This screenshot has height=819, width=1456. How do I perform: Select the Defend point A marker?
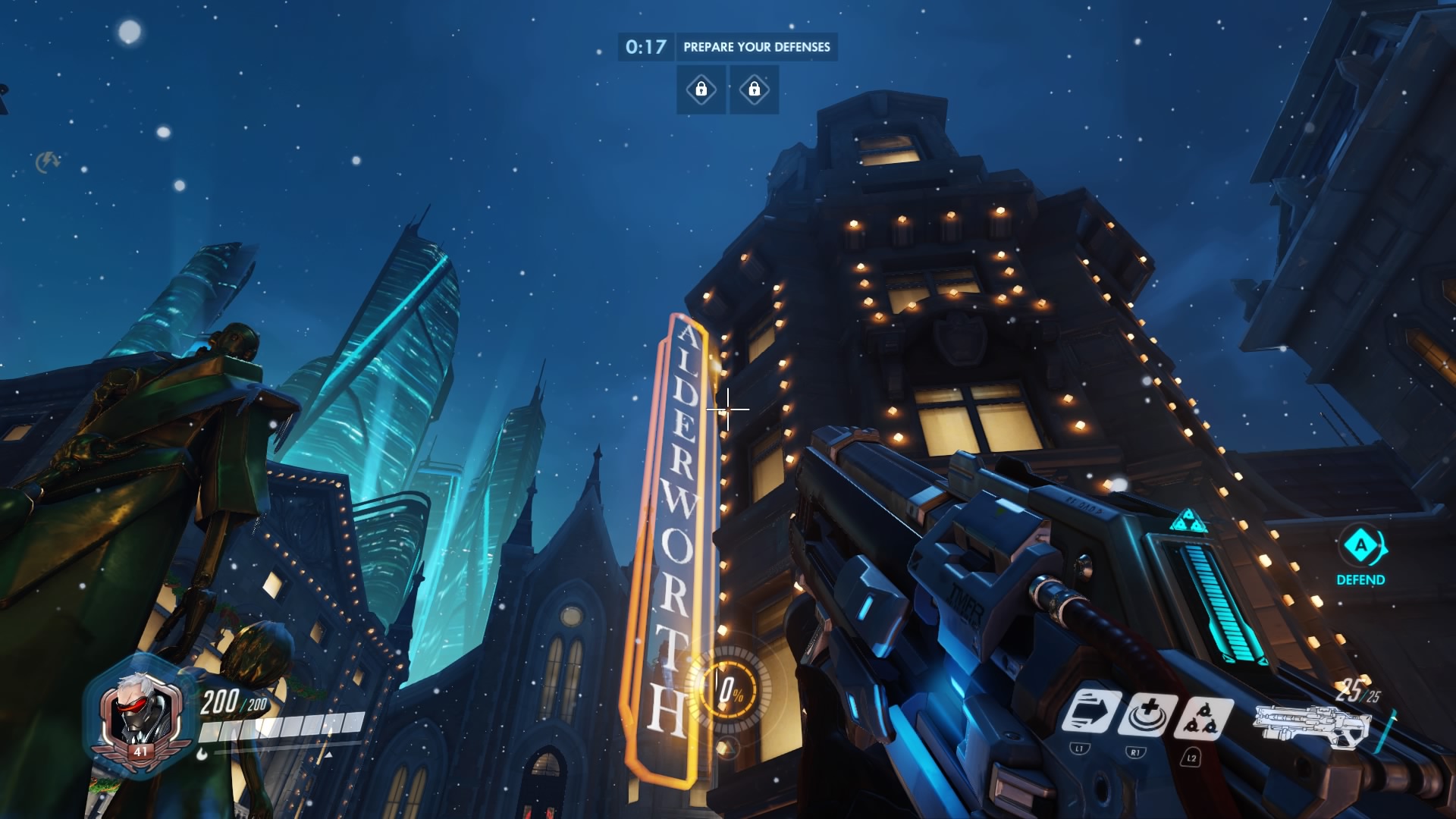click(1360, 547)
